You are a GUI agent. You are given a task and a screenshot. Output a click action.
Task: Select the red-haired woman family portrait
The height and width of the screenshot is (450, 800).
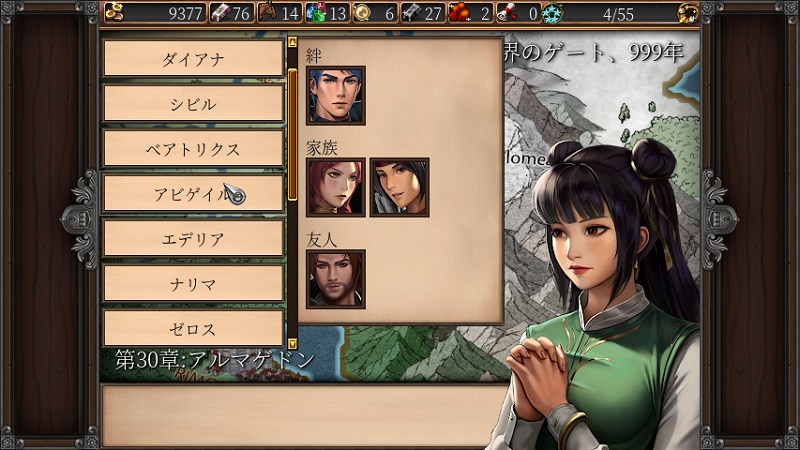coord(335,187)
